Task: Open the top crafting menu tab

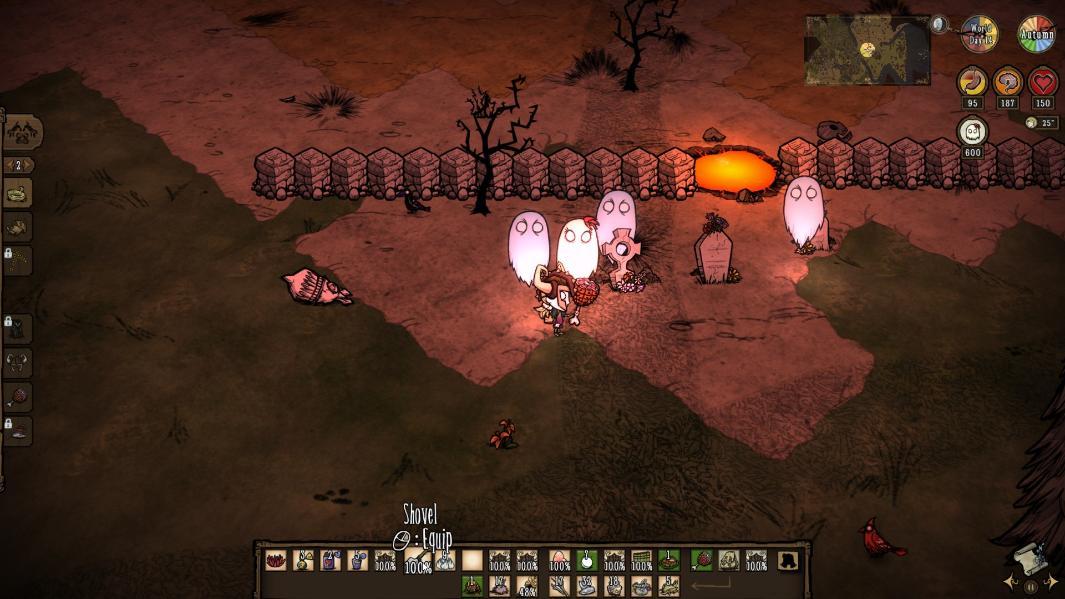Action: click(x=22, y=131)
